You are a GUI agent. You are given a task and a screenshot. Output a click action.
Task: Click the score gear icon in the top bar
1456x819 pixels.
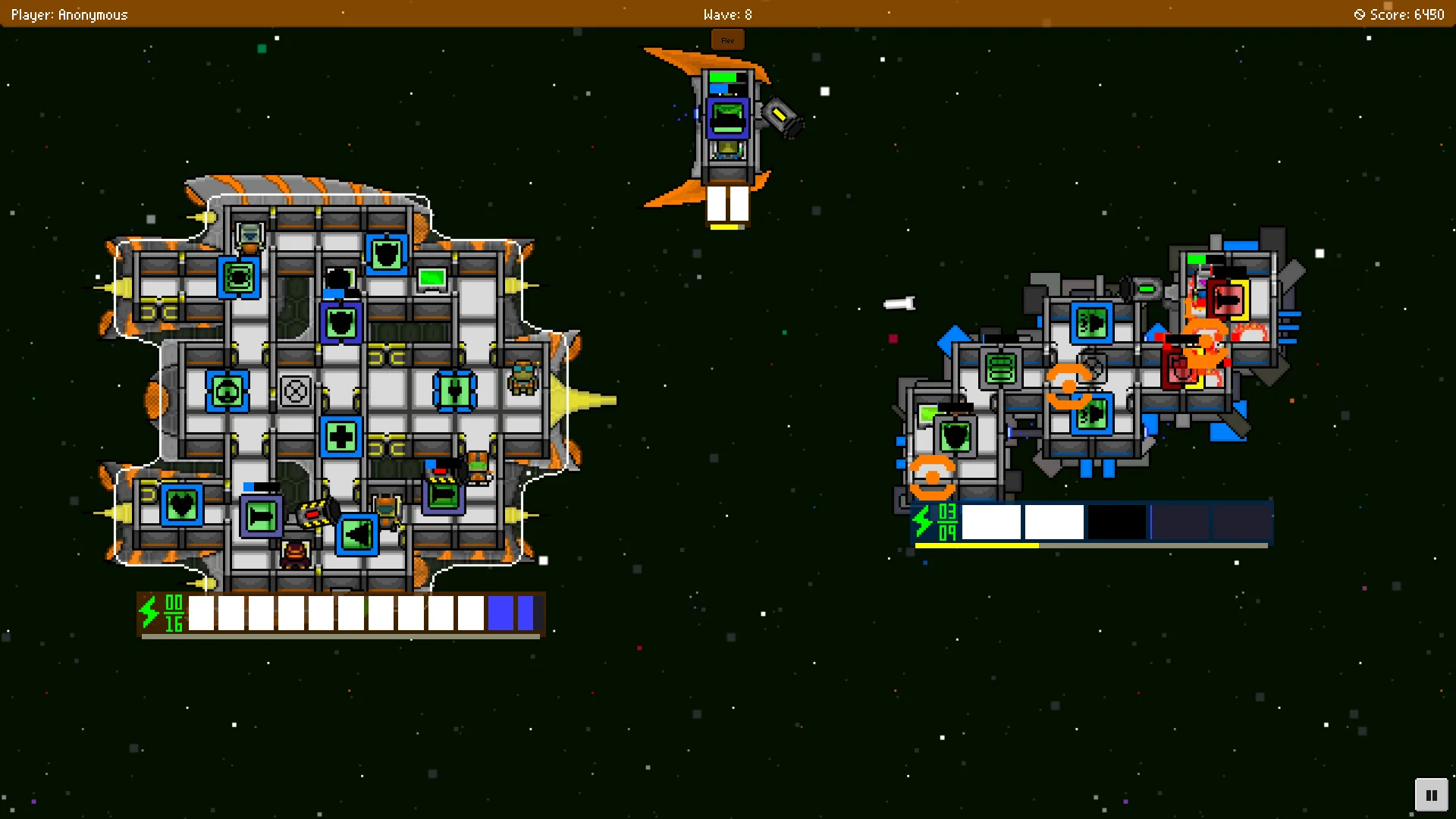(1358, 14)
